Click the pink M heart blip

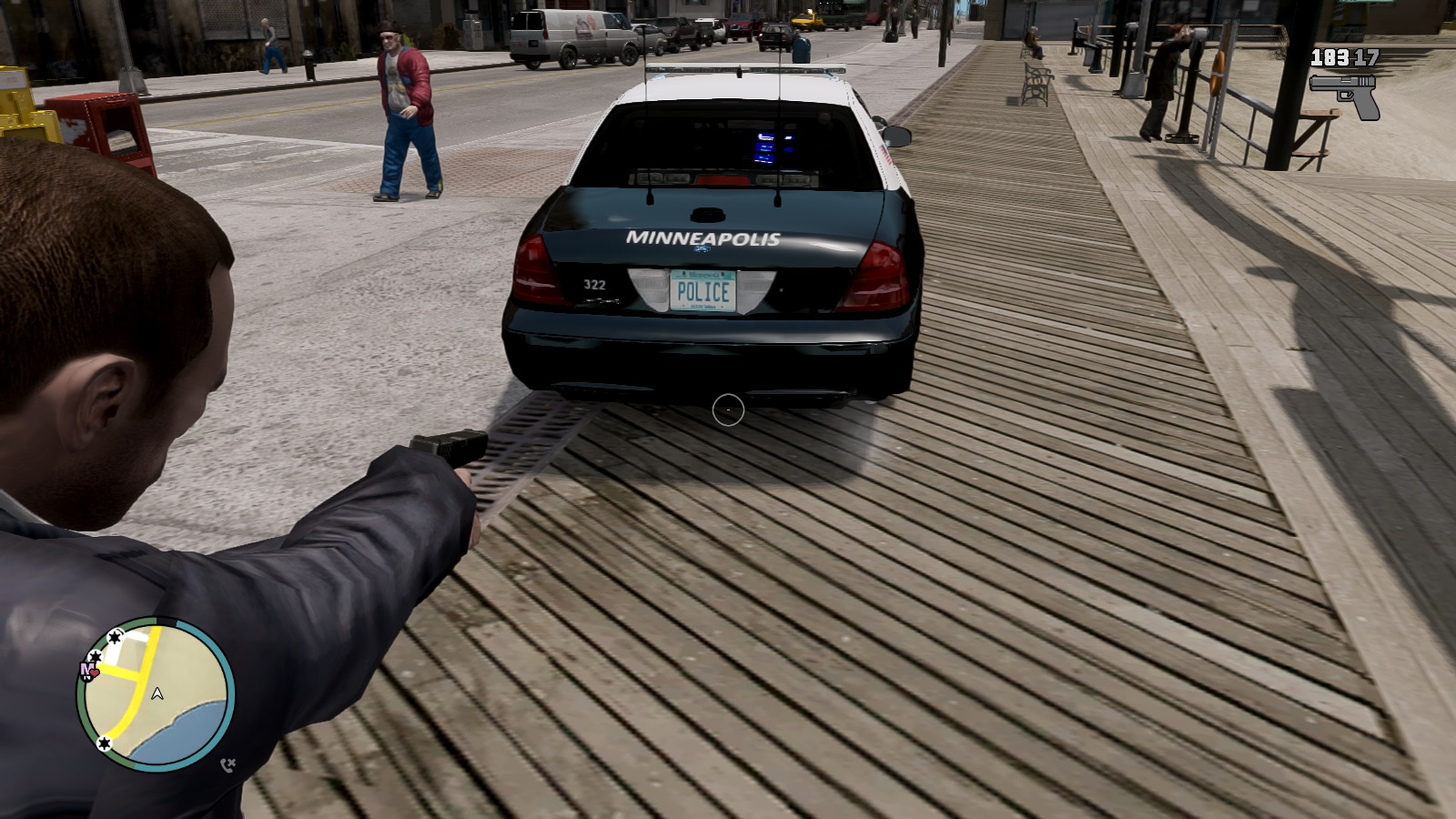pos(88,672)
